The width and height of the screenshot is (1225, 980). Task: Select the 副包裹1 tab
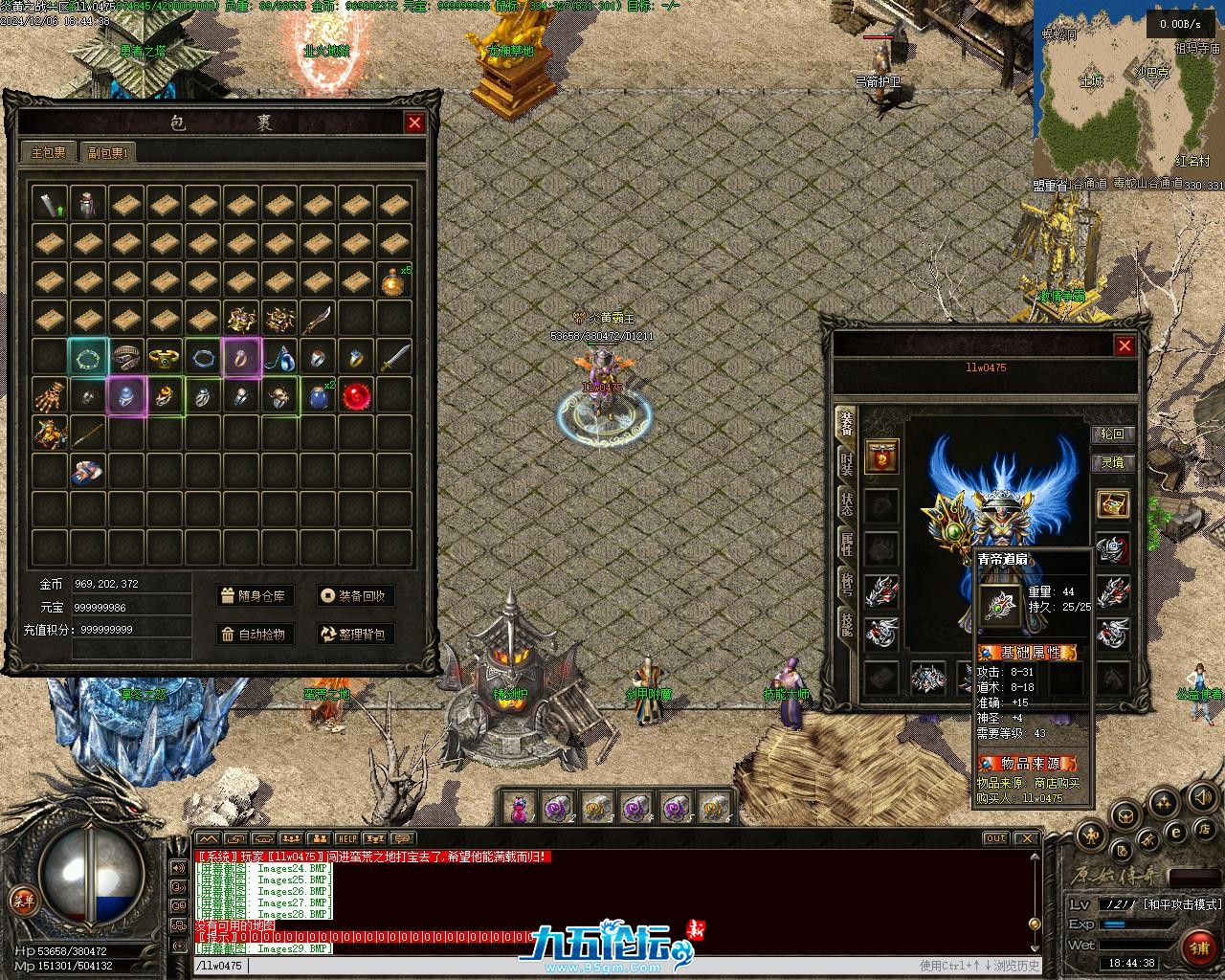tap(108, 152)
